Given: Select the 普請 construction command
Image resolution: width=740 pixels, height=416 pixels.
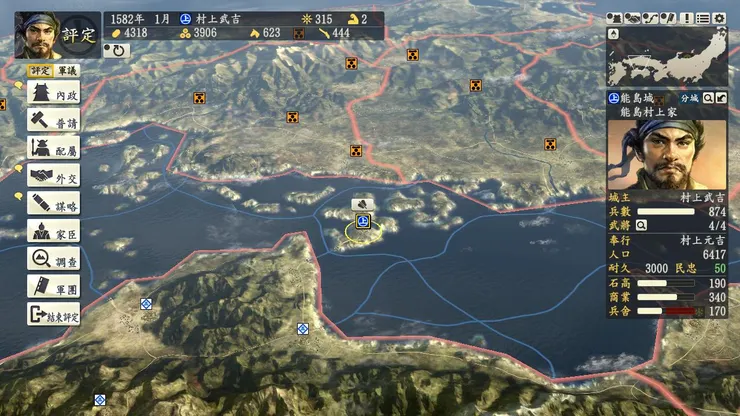Looking at the screenshot, I should [x=53, y=120].
